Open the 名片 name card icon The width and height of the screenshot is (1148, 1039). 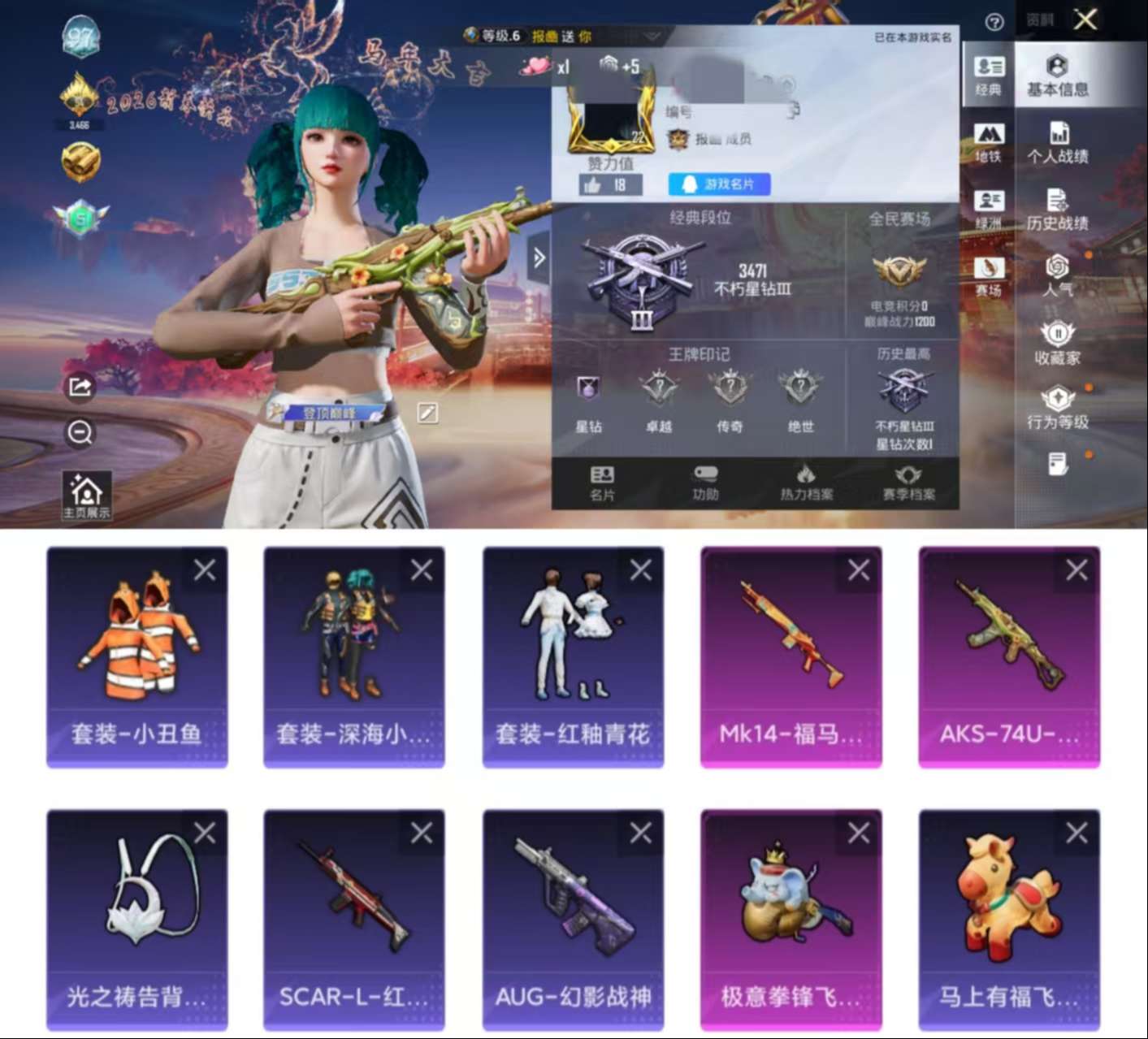pos(601,482)
